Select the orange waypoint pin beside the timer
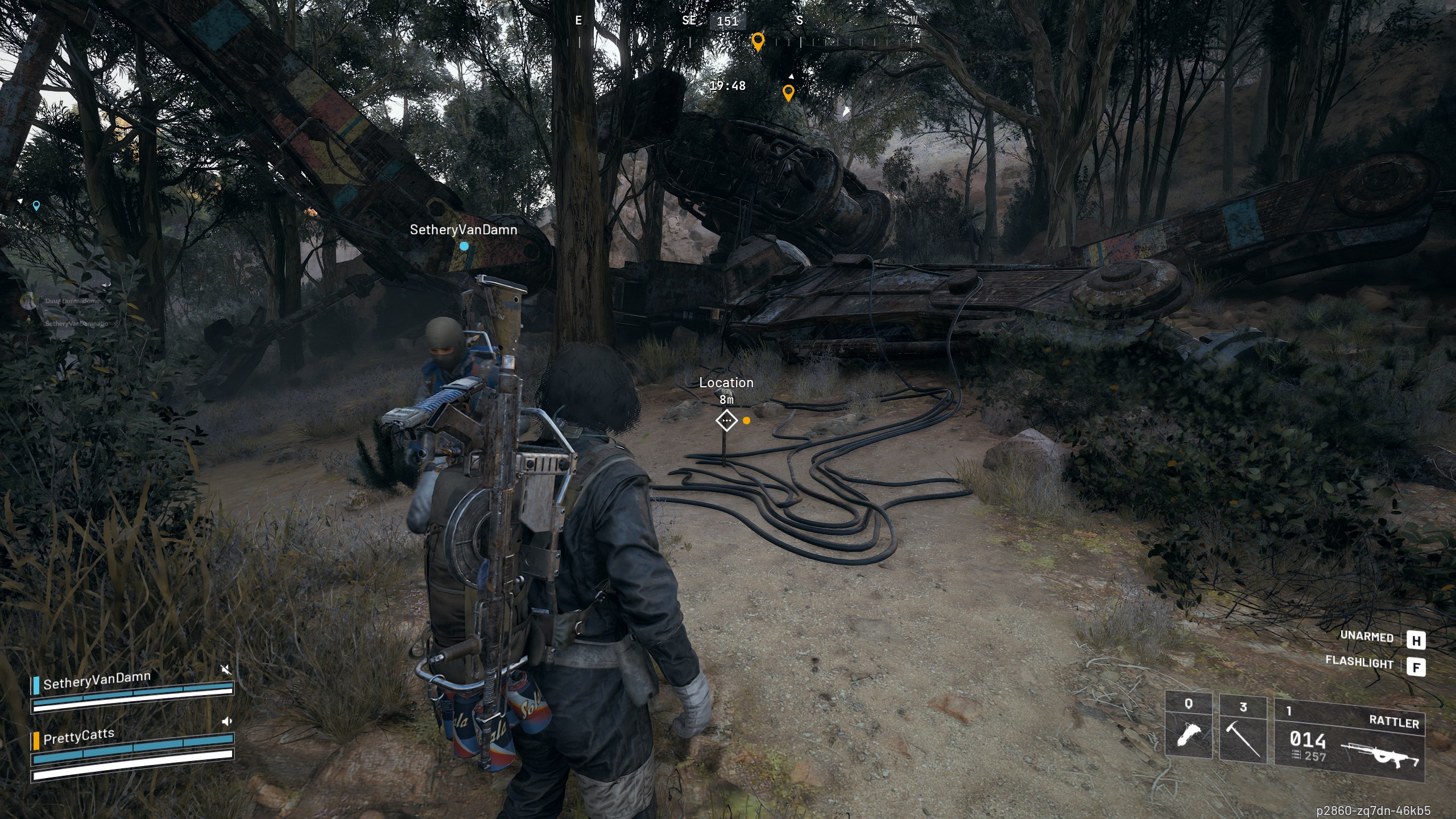Screen dimensions: 1456x819 [788, 92]
